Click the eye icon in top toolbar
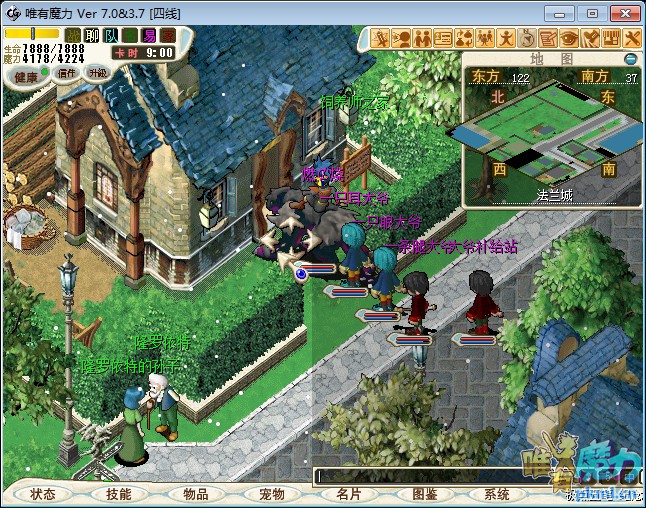Image resolution: width=646 pixels, height=508 pixels. [569, 39]
